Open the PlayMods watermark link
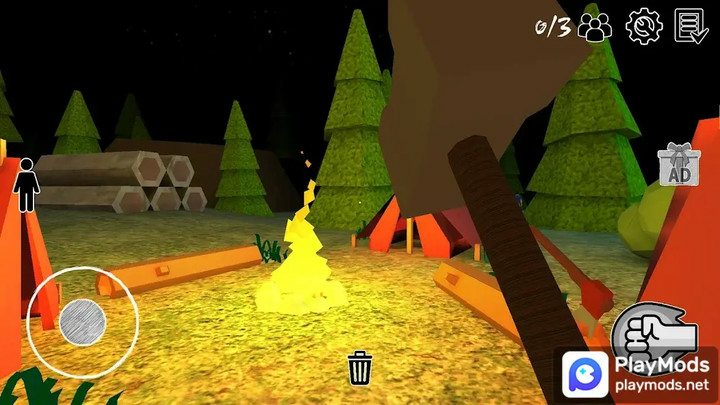This screenshot has height=405, width=720. coord(637,375)
